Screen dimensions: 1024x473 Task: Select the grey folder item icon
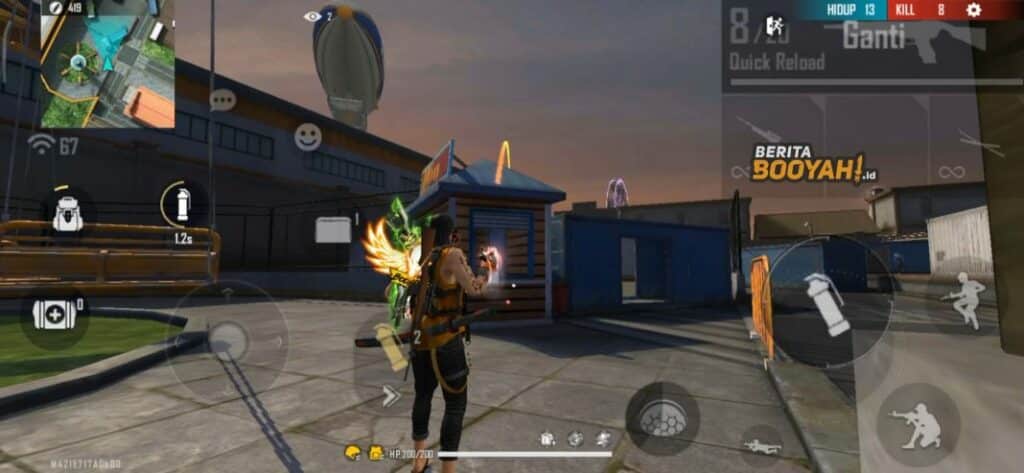pyautogui.click(x=333, y=230)
